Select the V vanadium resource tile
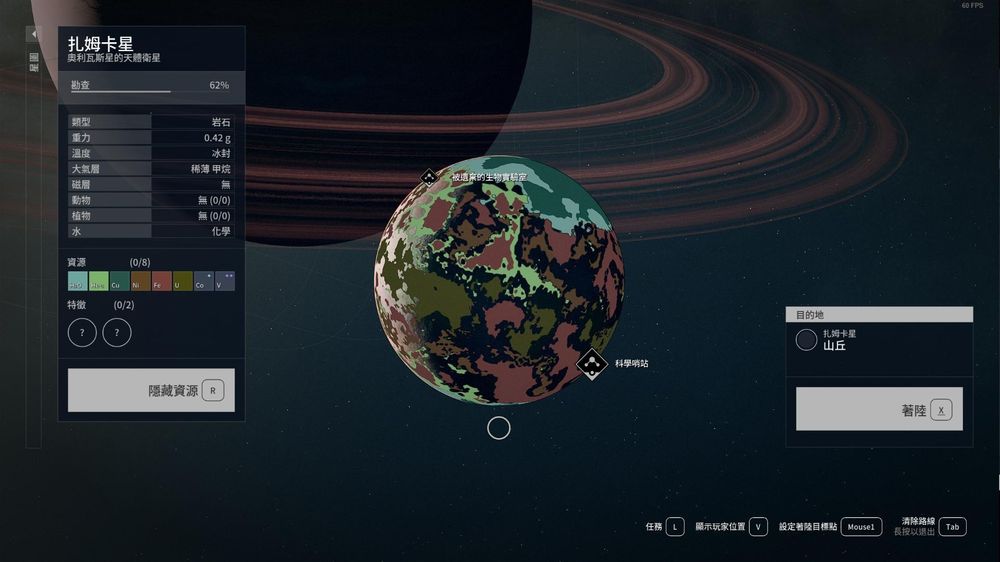1000x562 pixels. (x=224, y=281)
